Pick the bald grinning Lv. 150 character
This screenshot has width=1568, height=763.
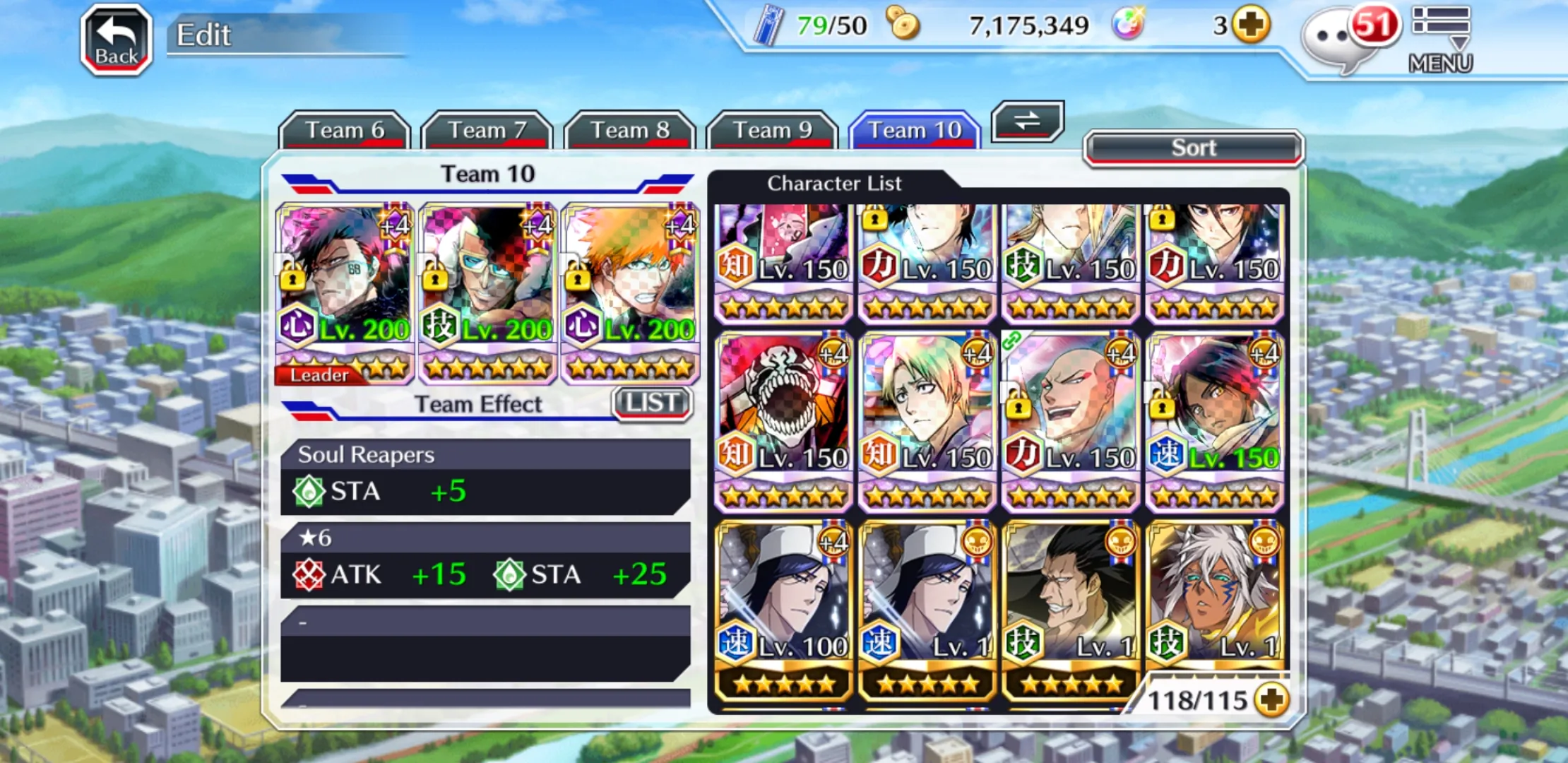(1070, 419)
